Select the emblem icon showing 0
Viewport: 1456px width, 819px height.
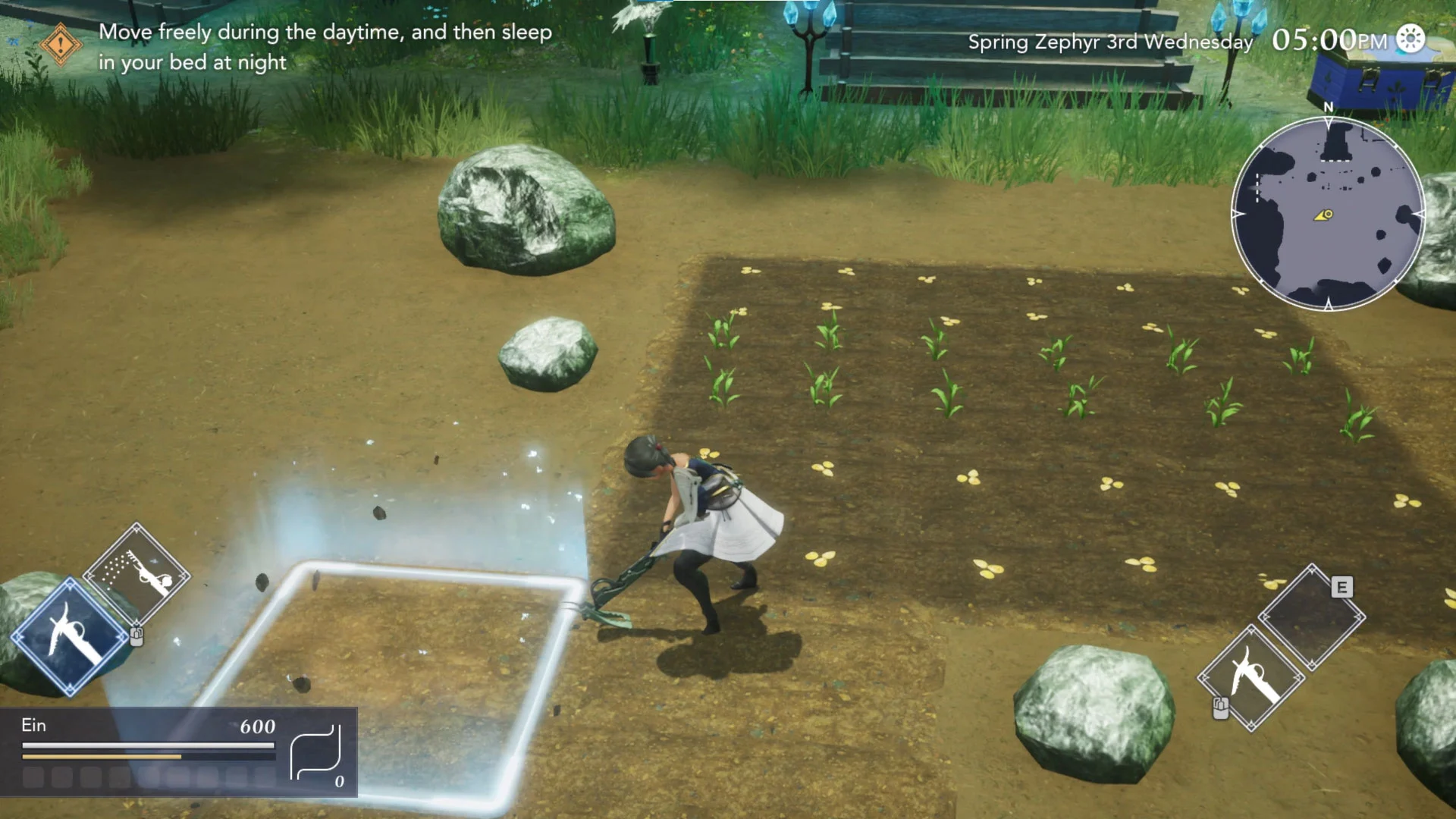pyautogui.click(x=317, y=753)
